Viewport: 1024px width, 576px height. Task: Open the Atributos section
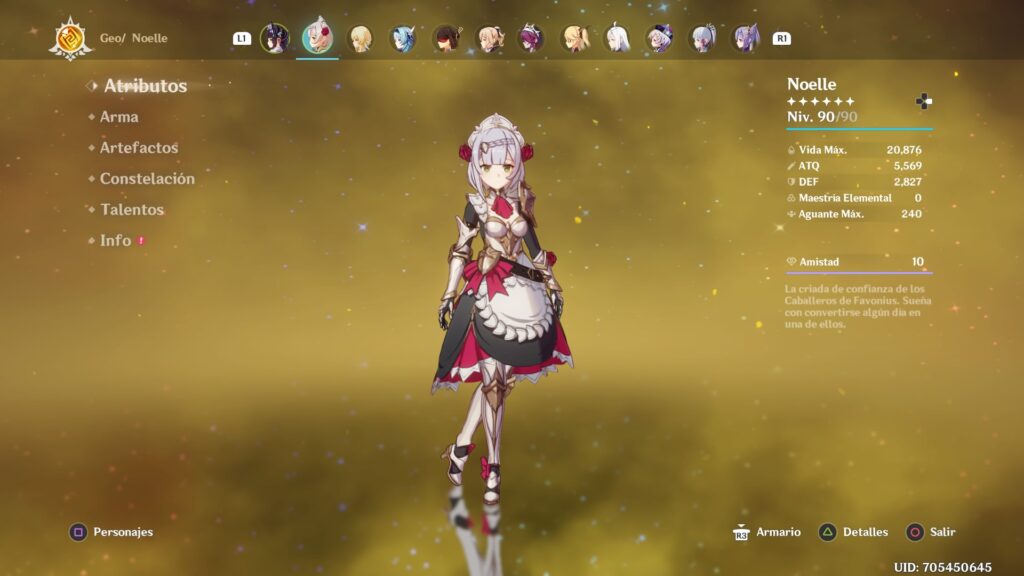pyautogui.click(x=145, y=86)
